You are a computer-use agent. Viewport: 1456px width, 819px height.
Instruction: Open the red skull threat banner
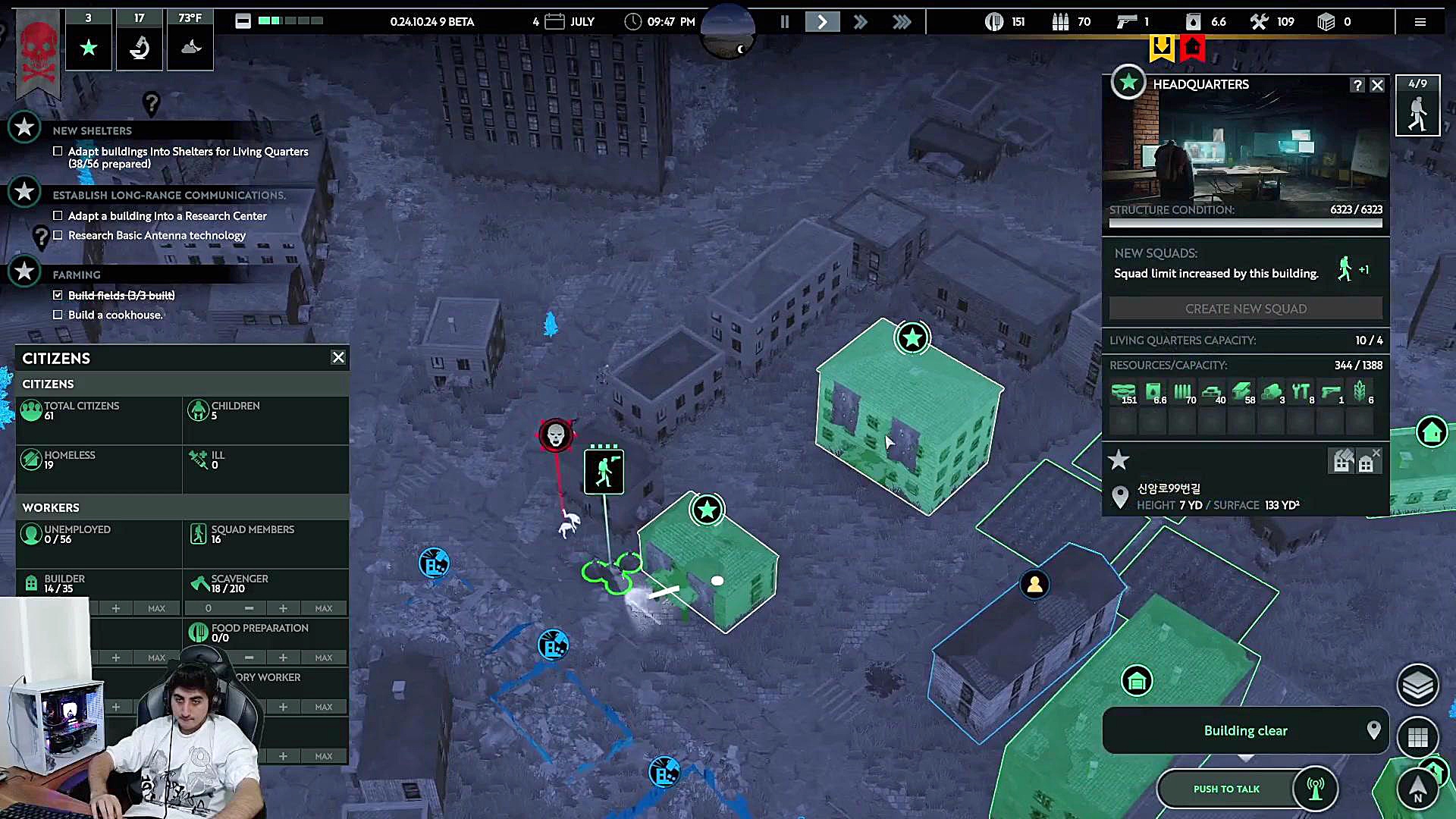click(x=38, y=53)
